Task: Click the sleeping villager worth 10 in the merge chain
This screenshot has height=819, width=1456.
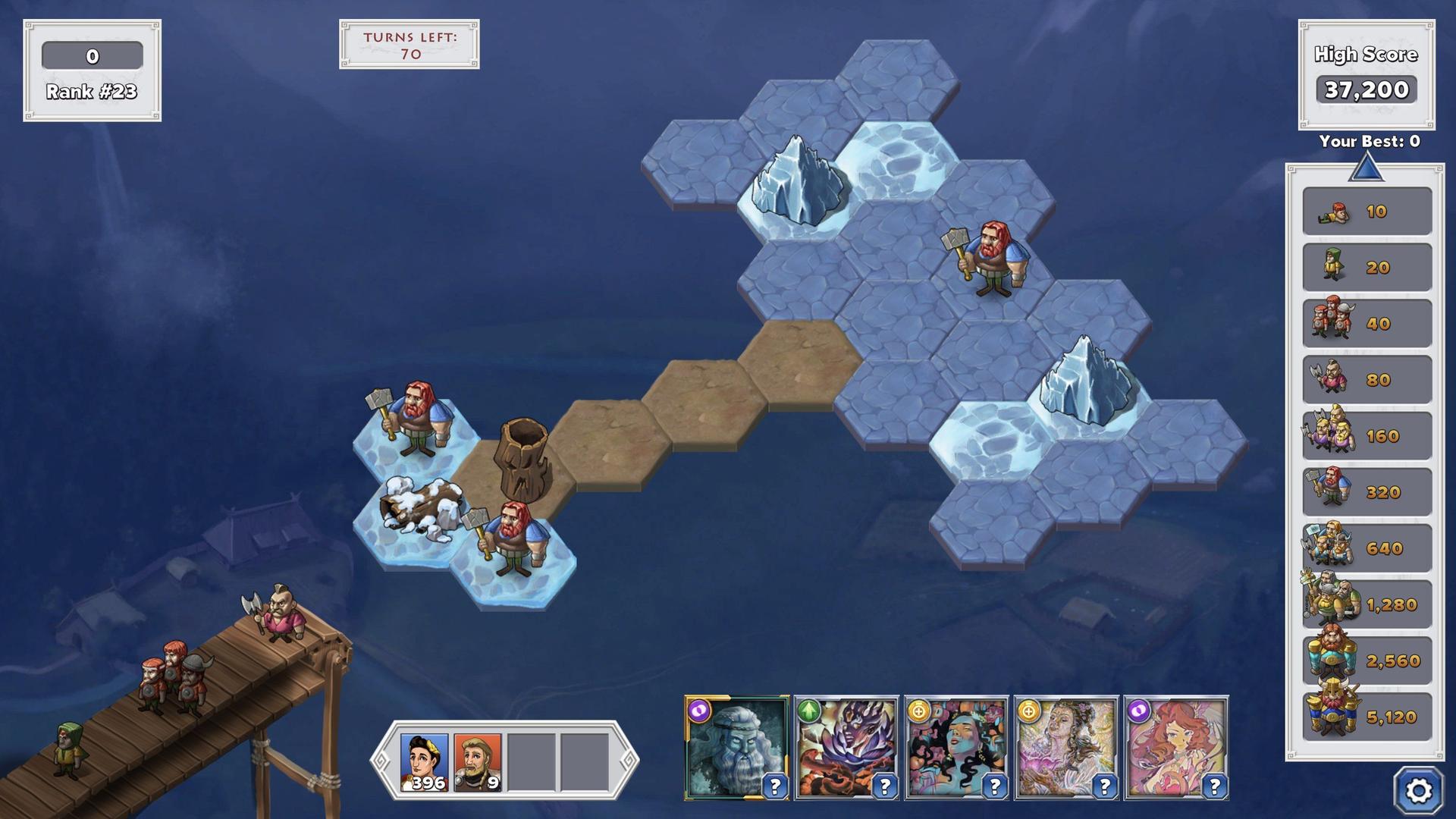Action: click(x=1335, y=212)
